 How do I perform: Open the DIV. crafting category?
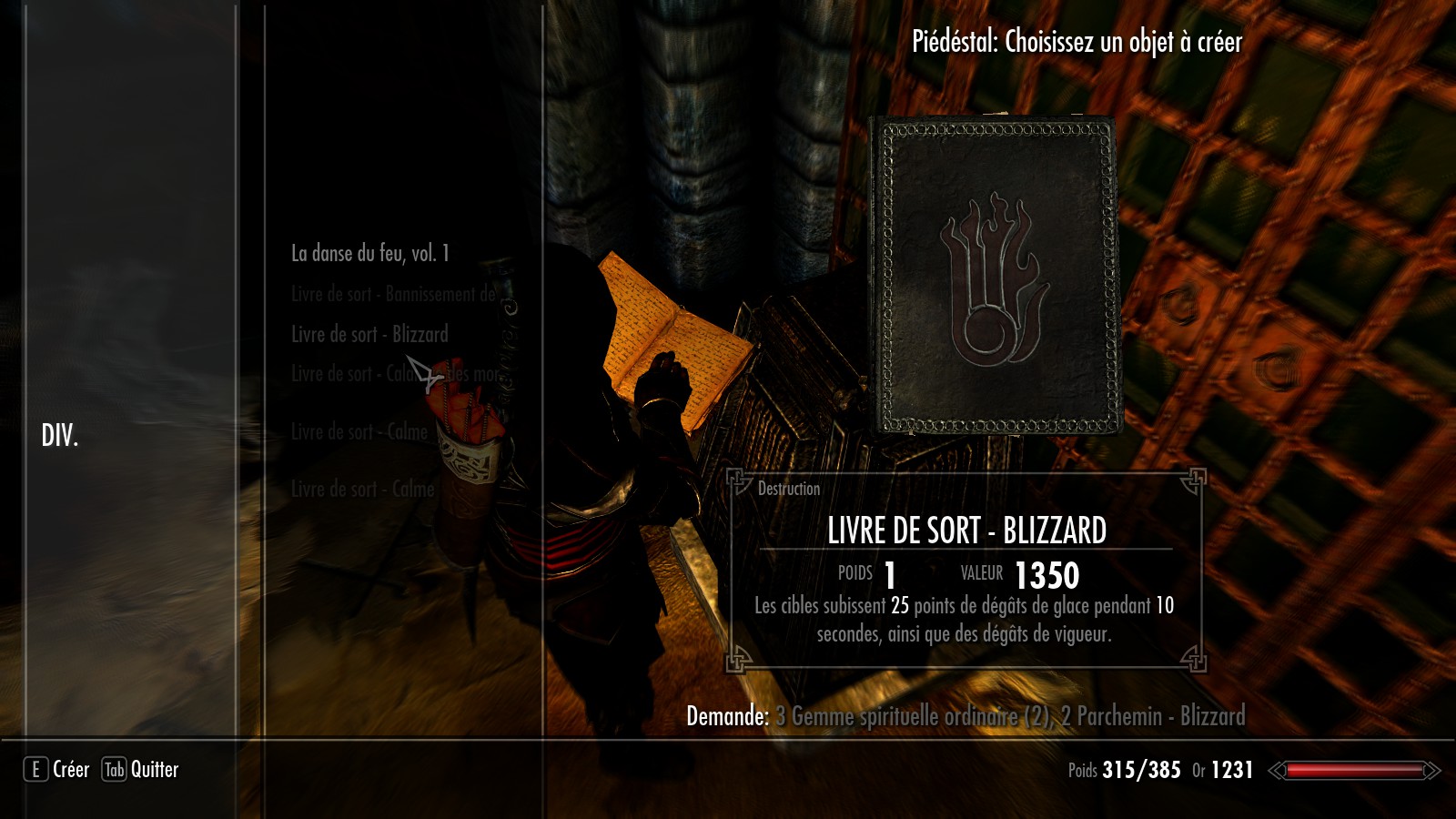point(60,436)
